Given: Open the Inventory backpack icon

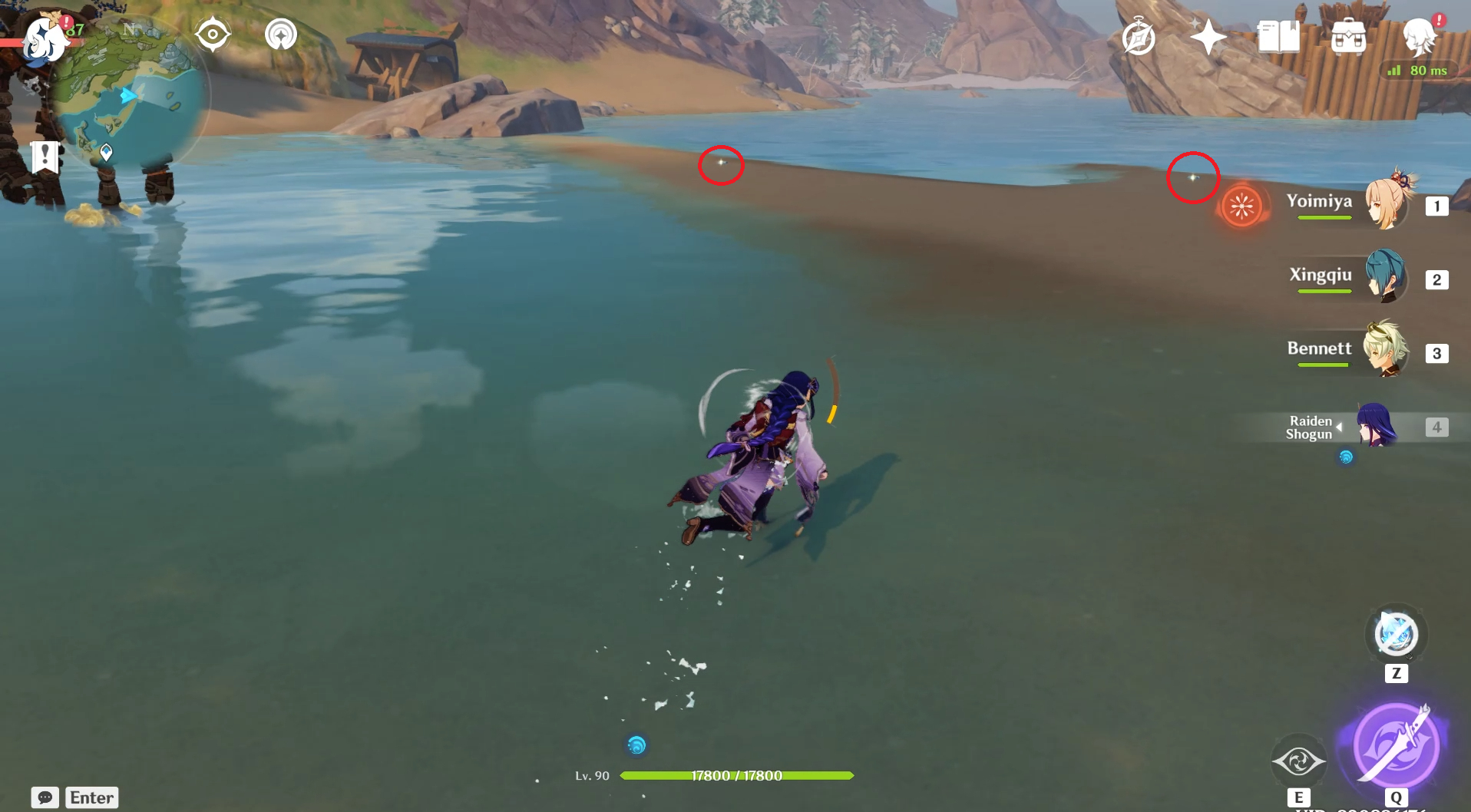Looking at the screenshot, I should (1349, 35).
